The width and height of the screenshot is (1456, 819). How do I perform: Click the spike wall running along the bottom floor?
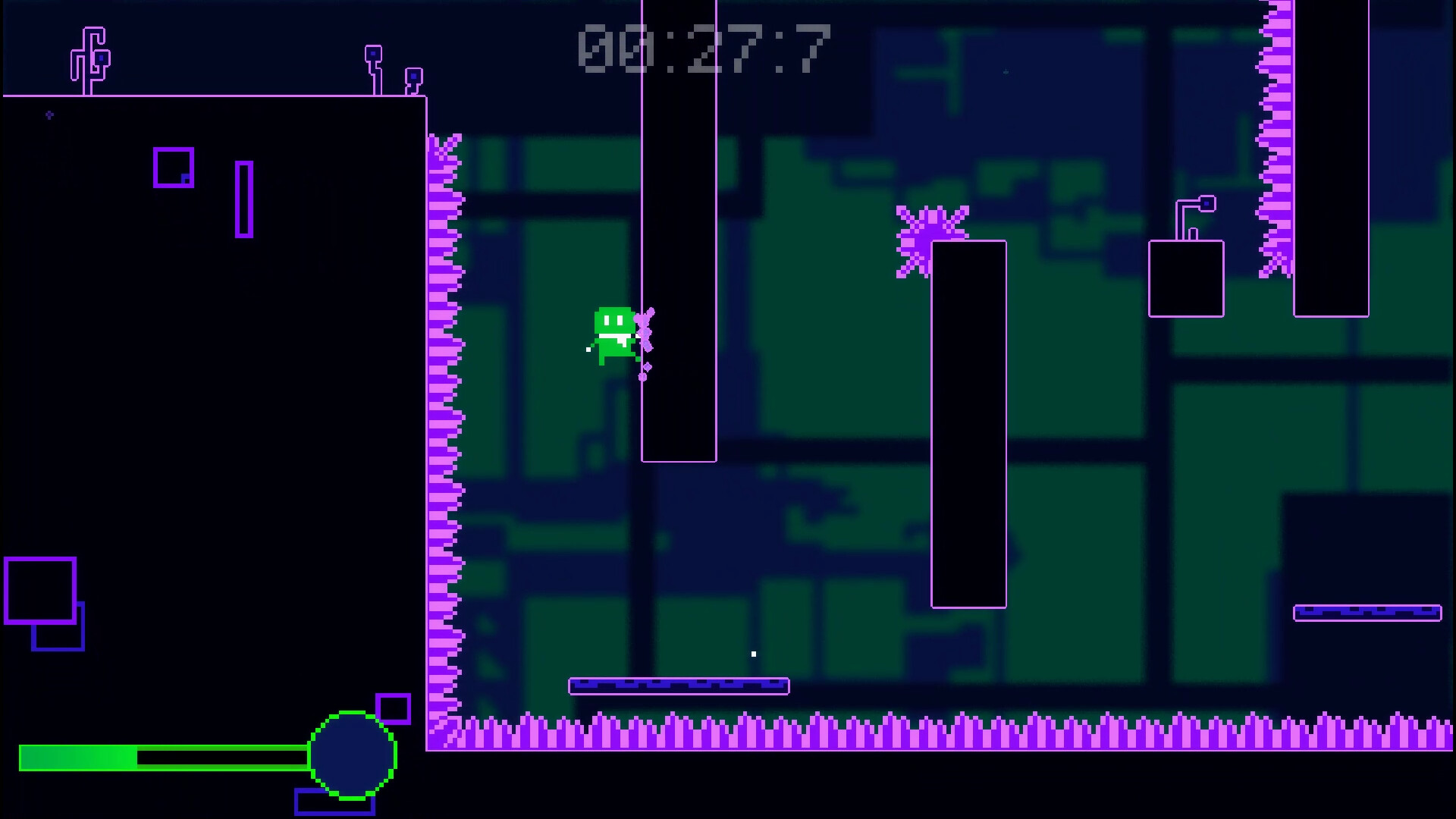pyautogui.click(x=910, y=730)
